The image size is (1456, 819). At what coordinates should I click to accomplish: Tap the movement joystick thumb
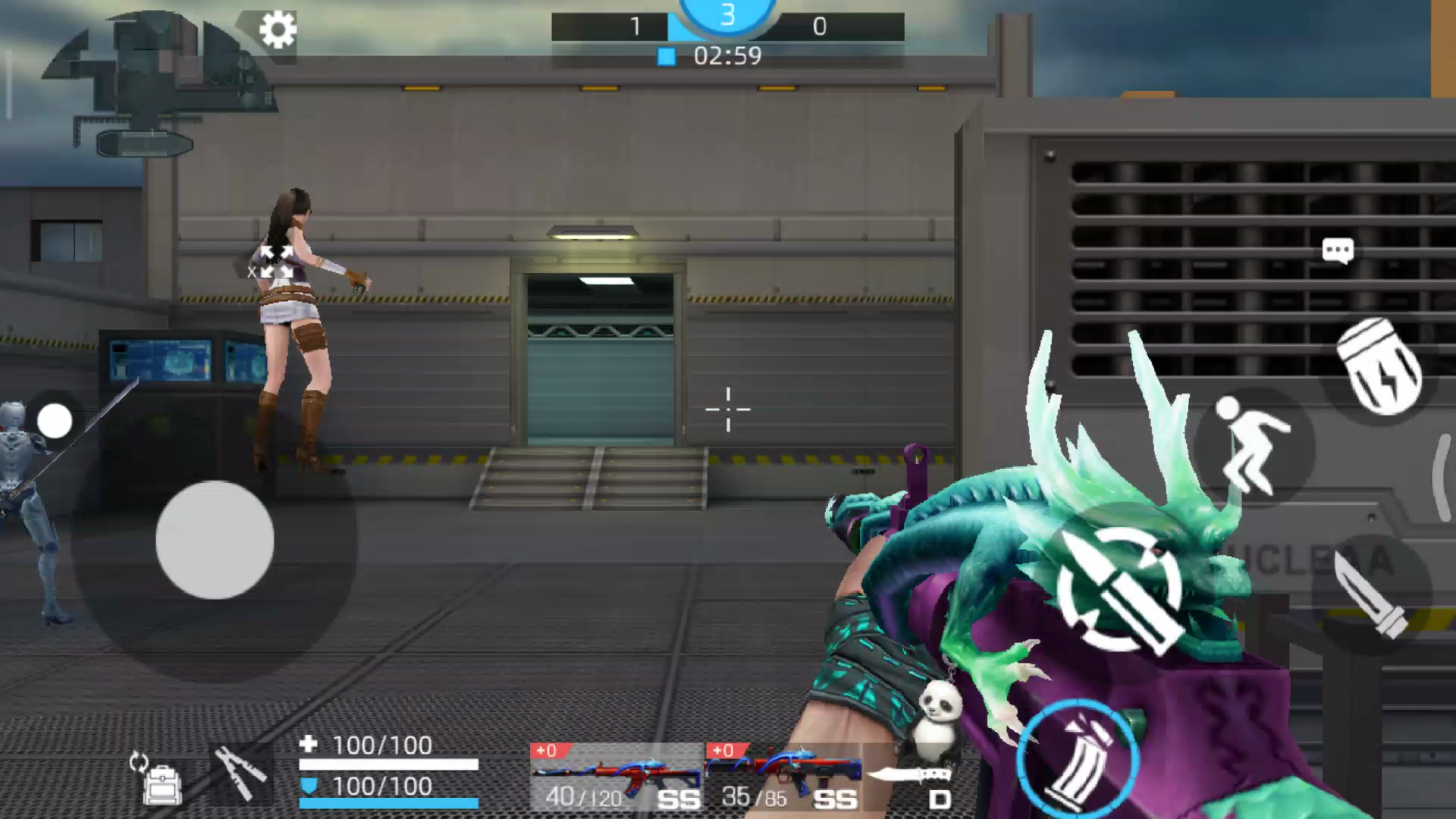pyautogui.click(x=215, y=539)
